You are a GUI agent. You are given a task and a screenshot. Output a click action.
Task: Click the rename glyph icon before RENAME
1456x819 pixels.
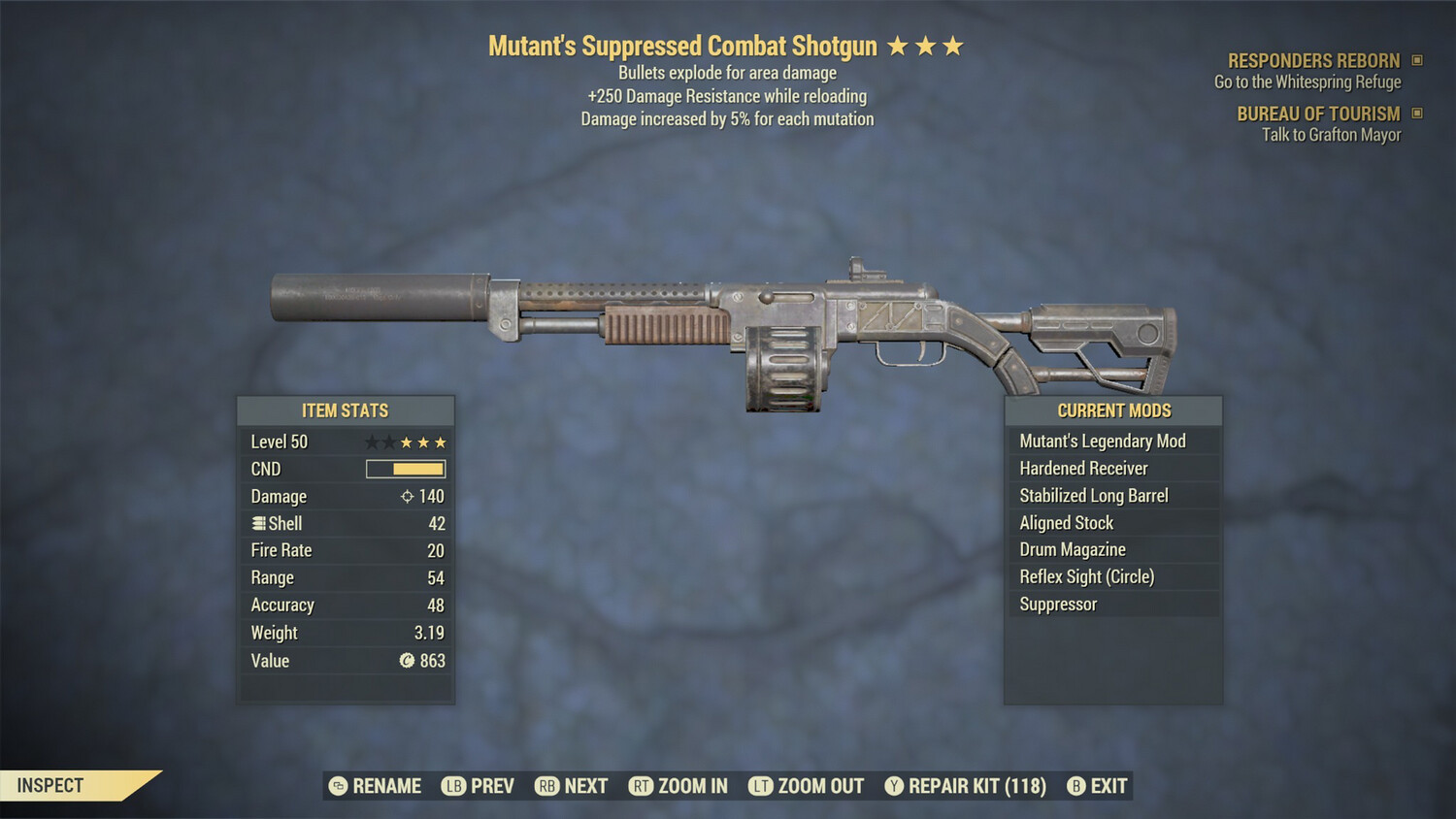coord(338,786)
